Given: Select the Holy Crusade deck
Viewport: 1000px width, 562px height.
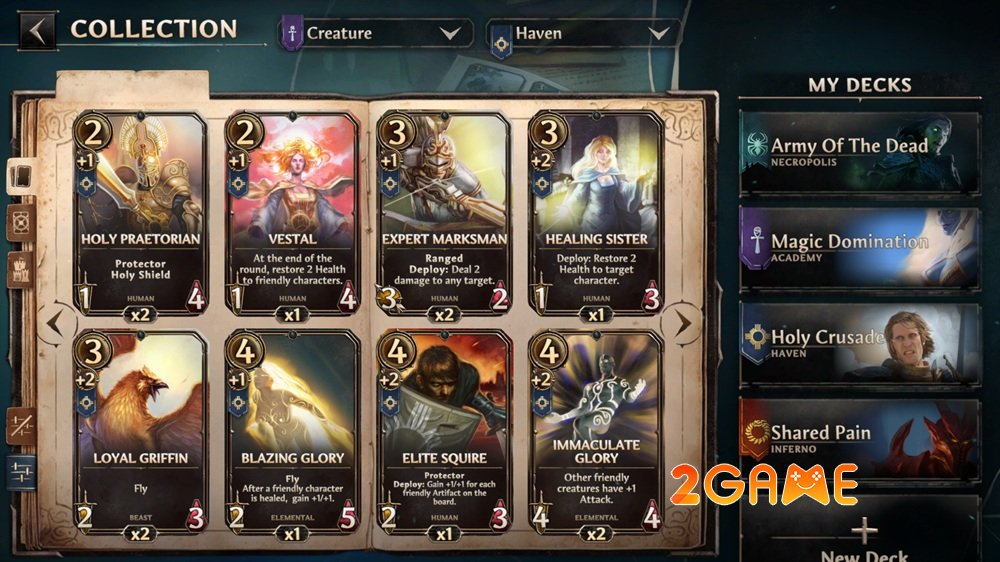Looking at the screenshot, I should (859, 344).
